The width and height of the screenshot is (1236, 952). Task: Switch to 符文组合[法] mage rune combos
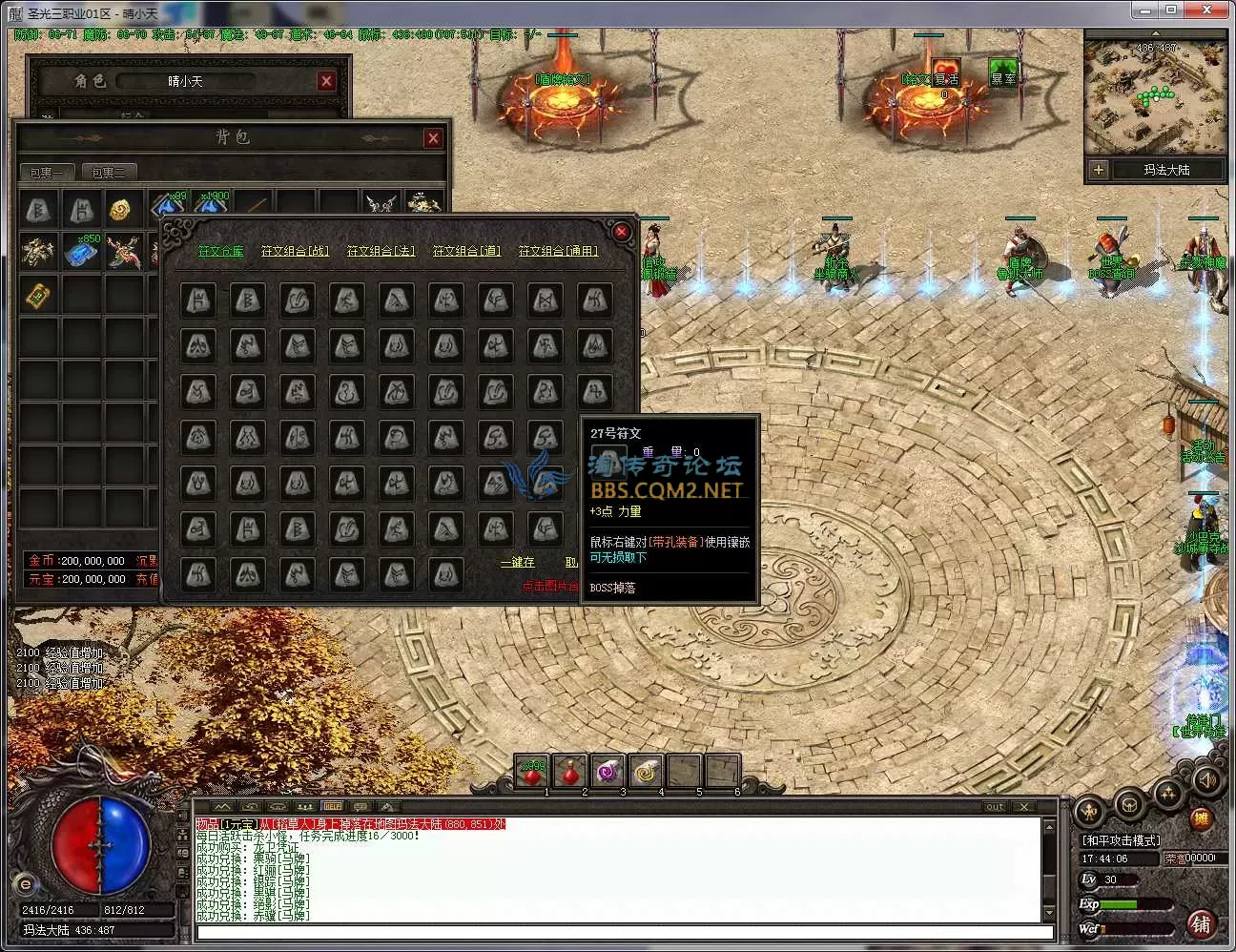(381, 251)
